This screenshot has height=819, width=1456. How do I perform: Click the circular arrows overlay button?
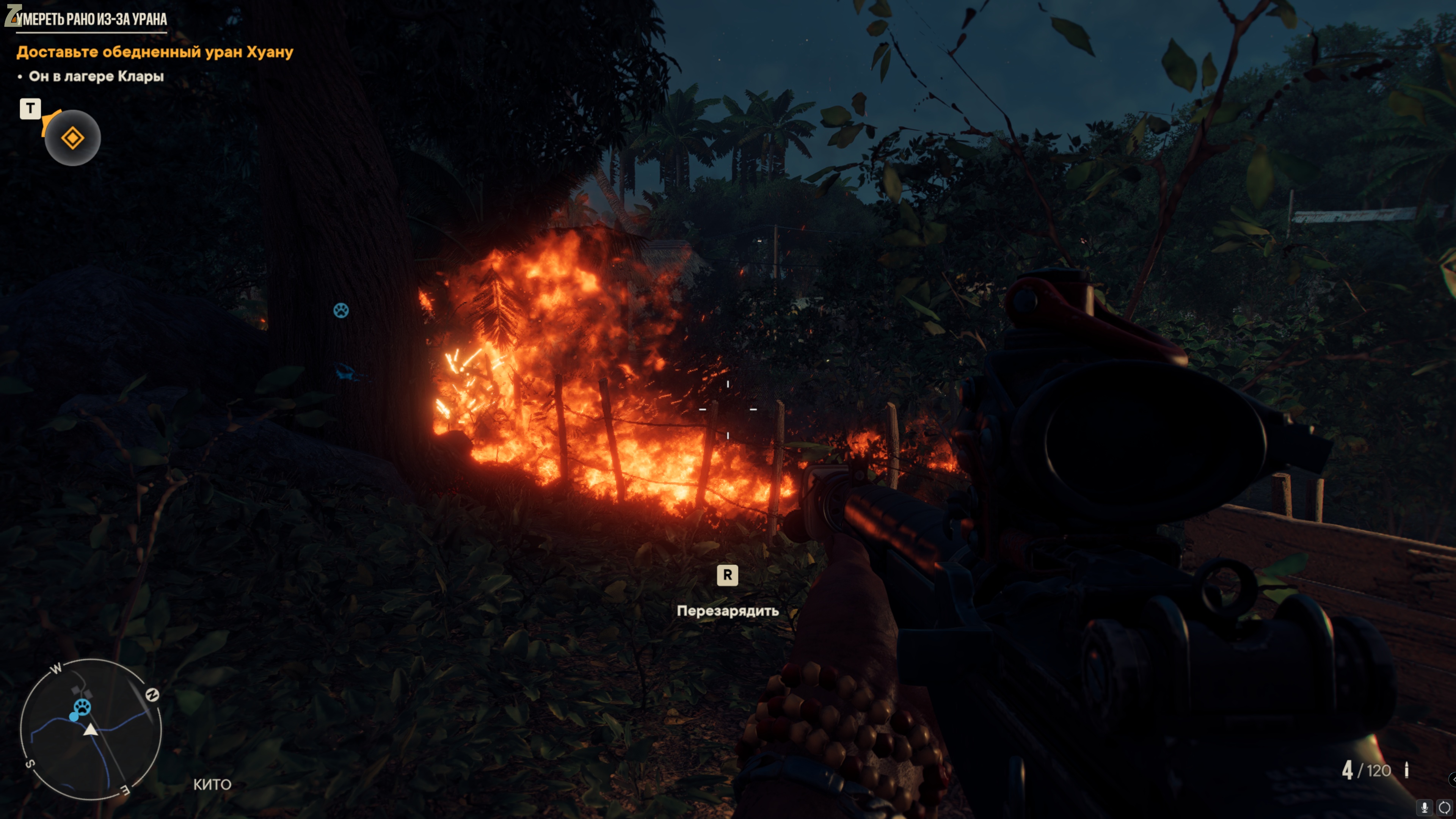tap(1444, 808)
